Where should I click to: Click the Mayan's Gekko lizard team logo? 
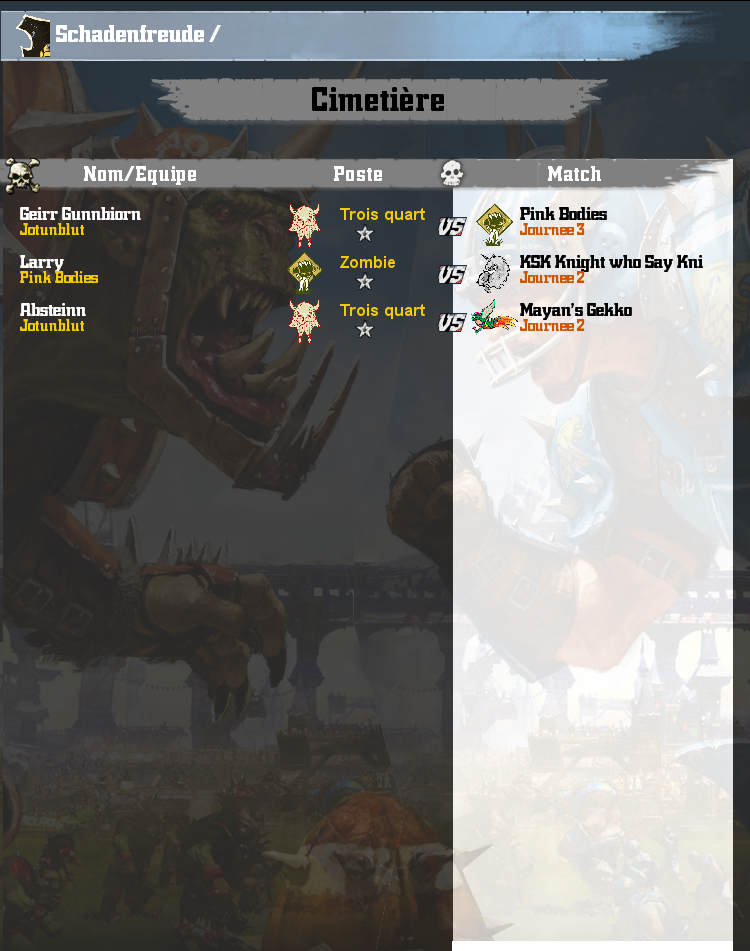pyautogui.click(x=493, y=318)
